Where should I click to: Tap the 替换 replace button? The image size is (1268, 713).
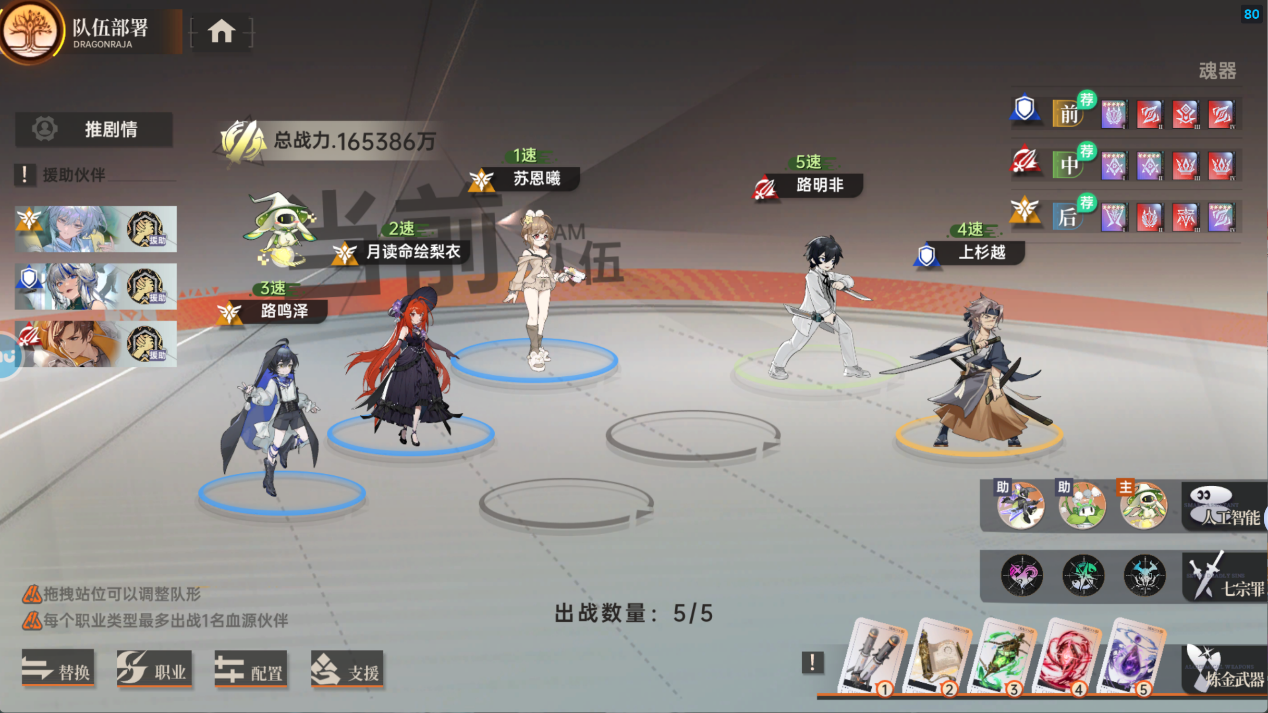tap(59, 671)
